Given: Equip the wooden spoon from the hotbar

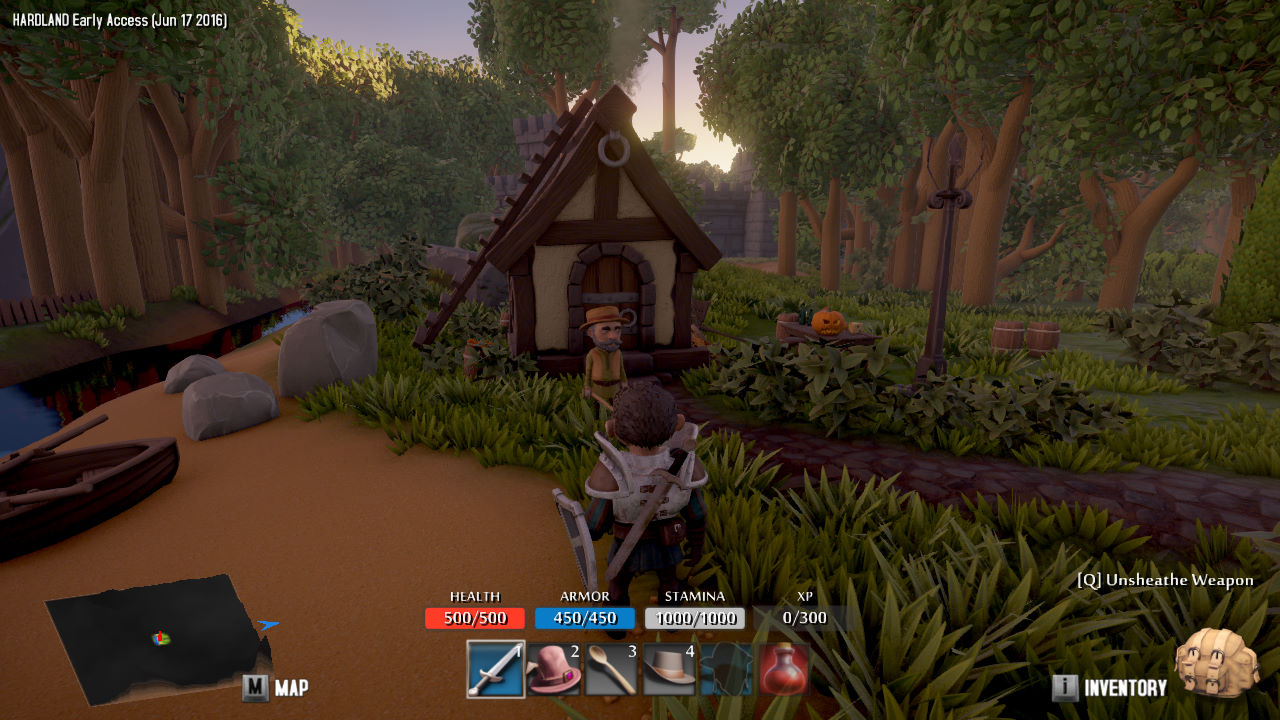Looking at the screenshot, I should click(x=611, y=669).
